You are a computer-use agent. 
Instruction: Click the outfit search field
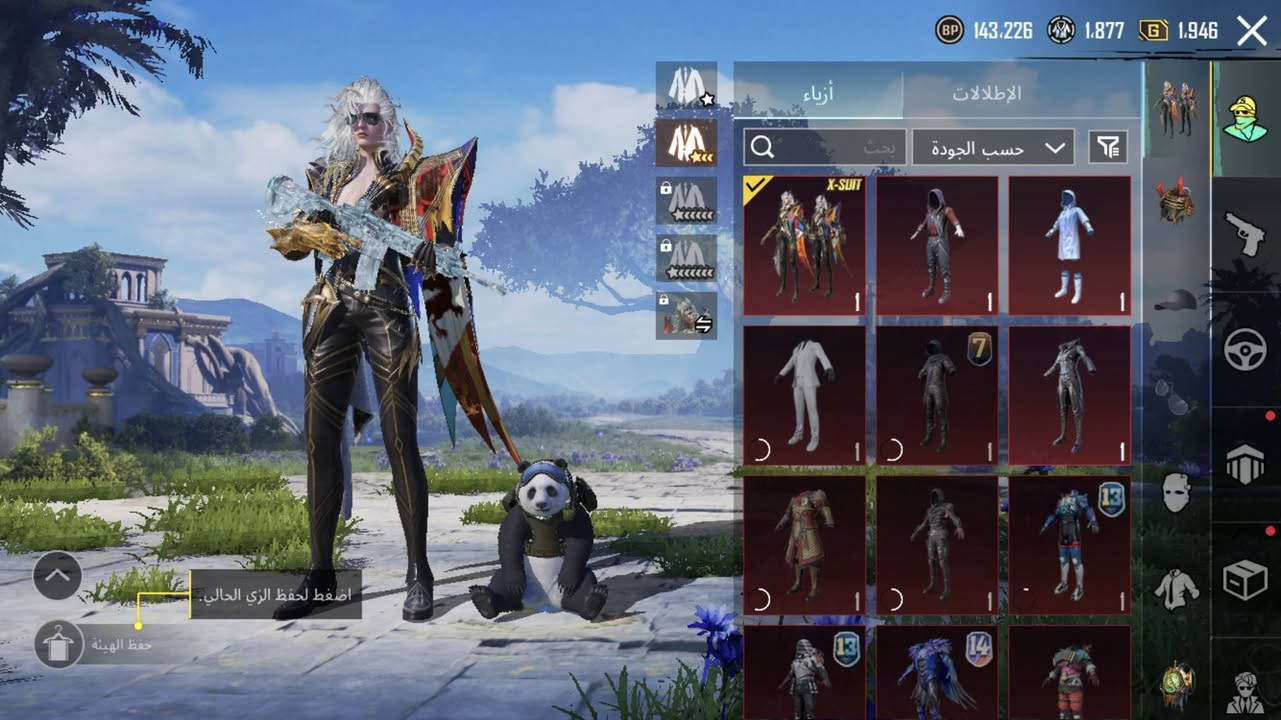[x=825, y=147]
